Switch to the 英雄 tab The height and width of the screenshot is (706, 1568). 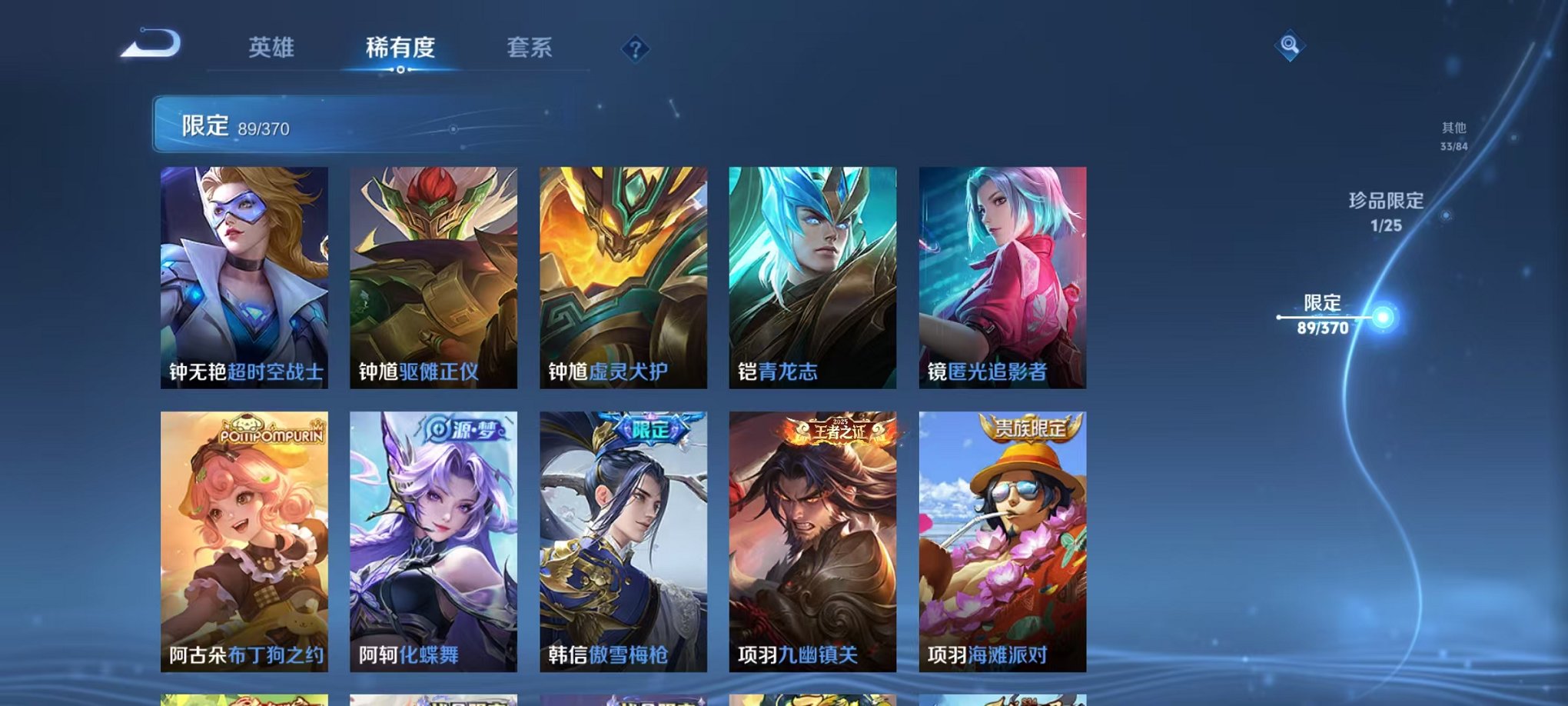pyautogui.click(x=271, y=48)
